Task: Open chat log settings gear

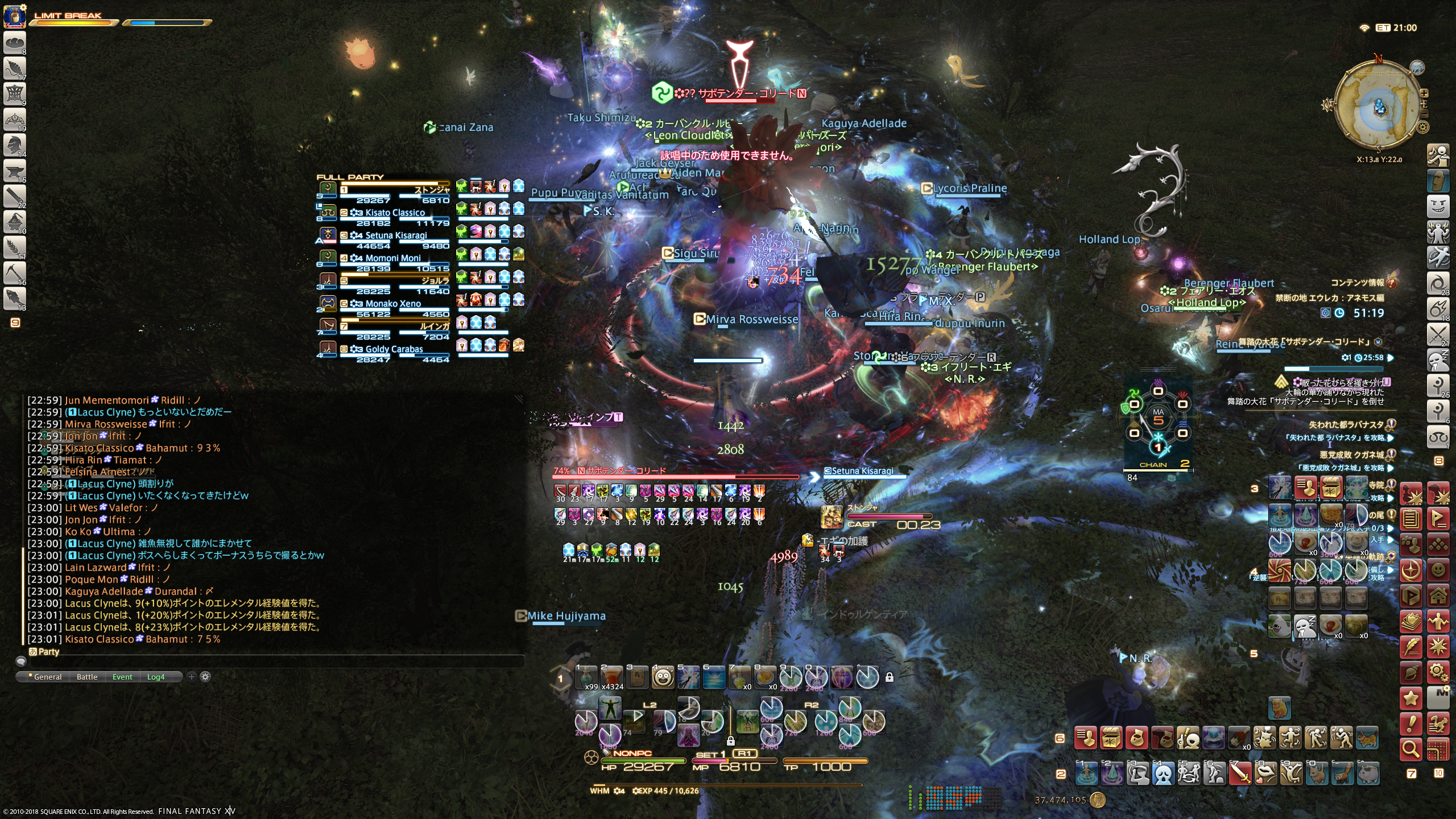Action: pos(205,677)
